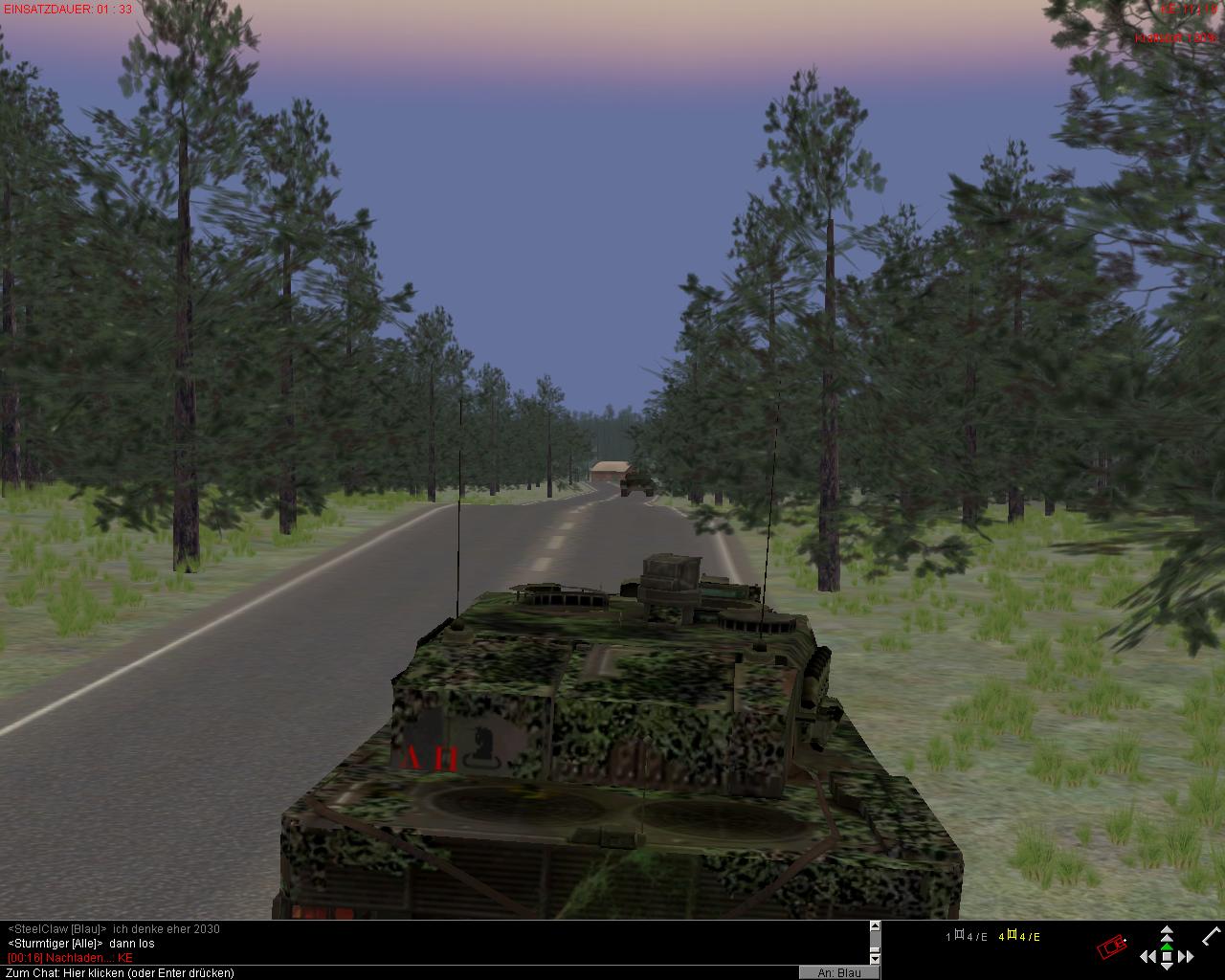
Task: Click the reverse down arrow in movement controls
Action: coord(1167,968)
